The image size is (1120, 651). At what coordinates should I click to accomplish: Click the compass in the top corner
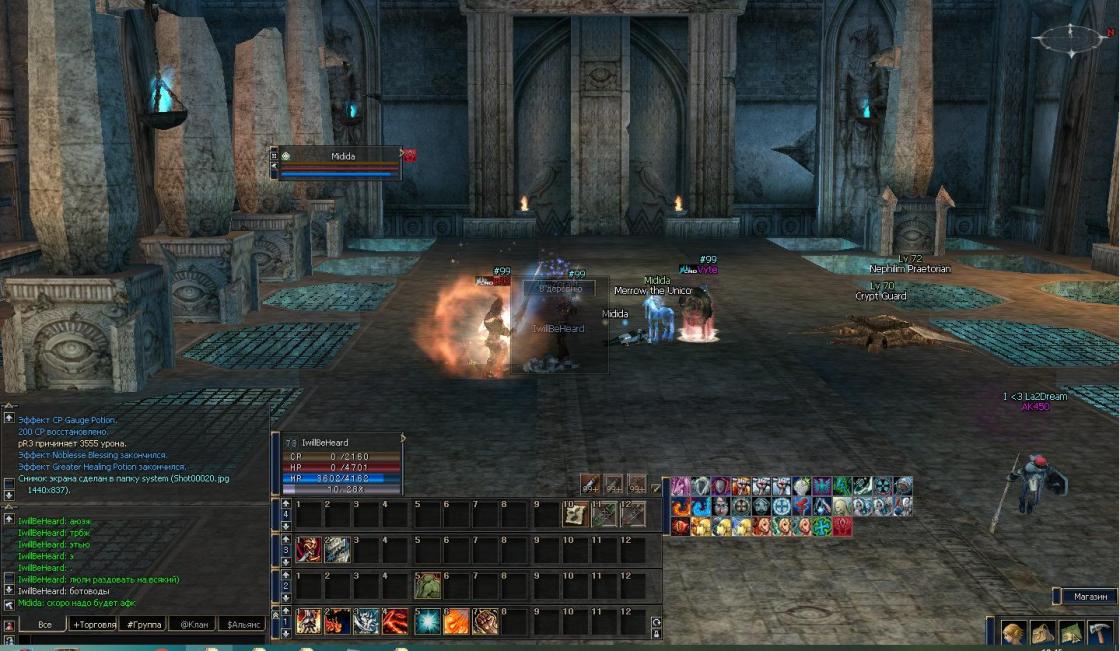pyautogui.click(x=1071, y=39)
